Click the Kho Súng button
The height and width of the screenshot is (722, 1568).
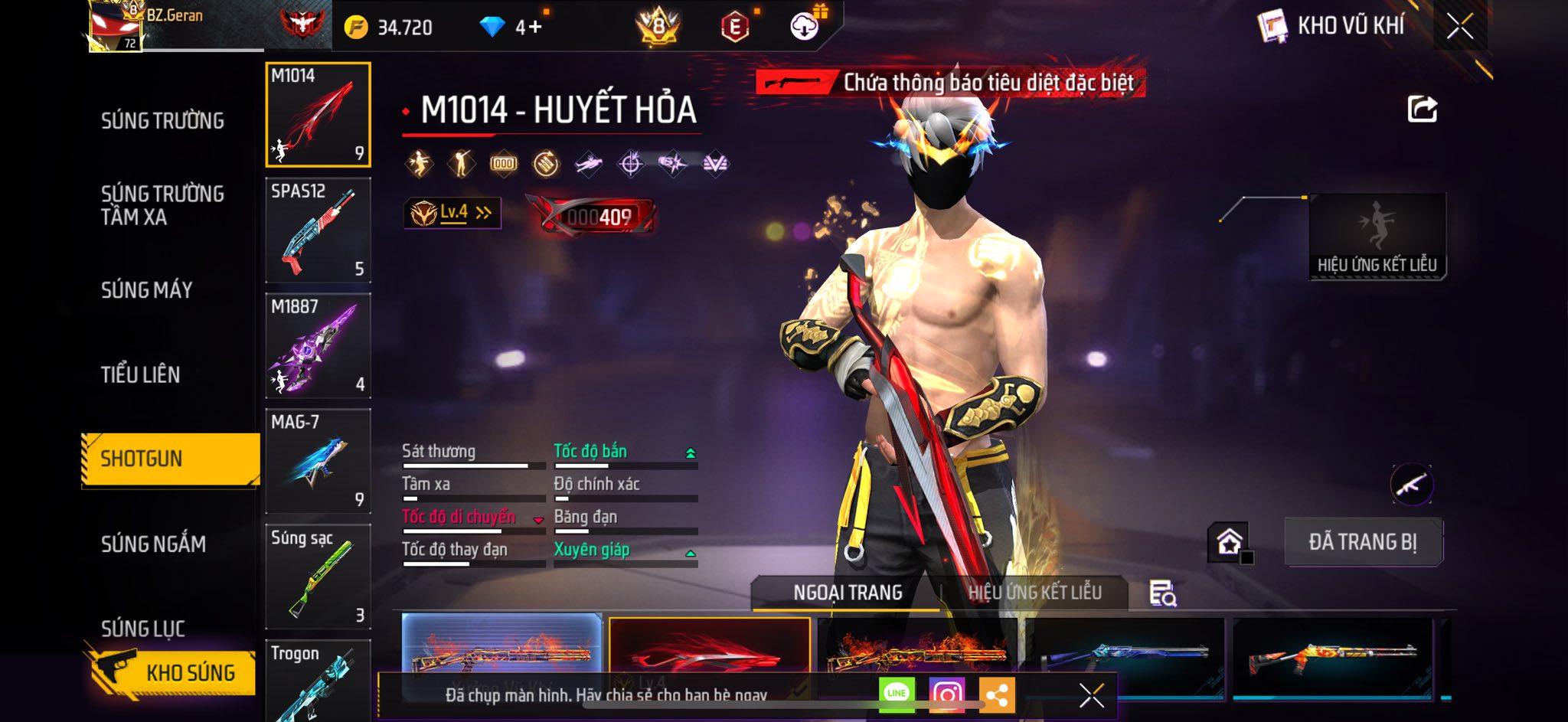pyautogui.click(x=171, y=672)
